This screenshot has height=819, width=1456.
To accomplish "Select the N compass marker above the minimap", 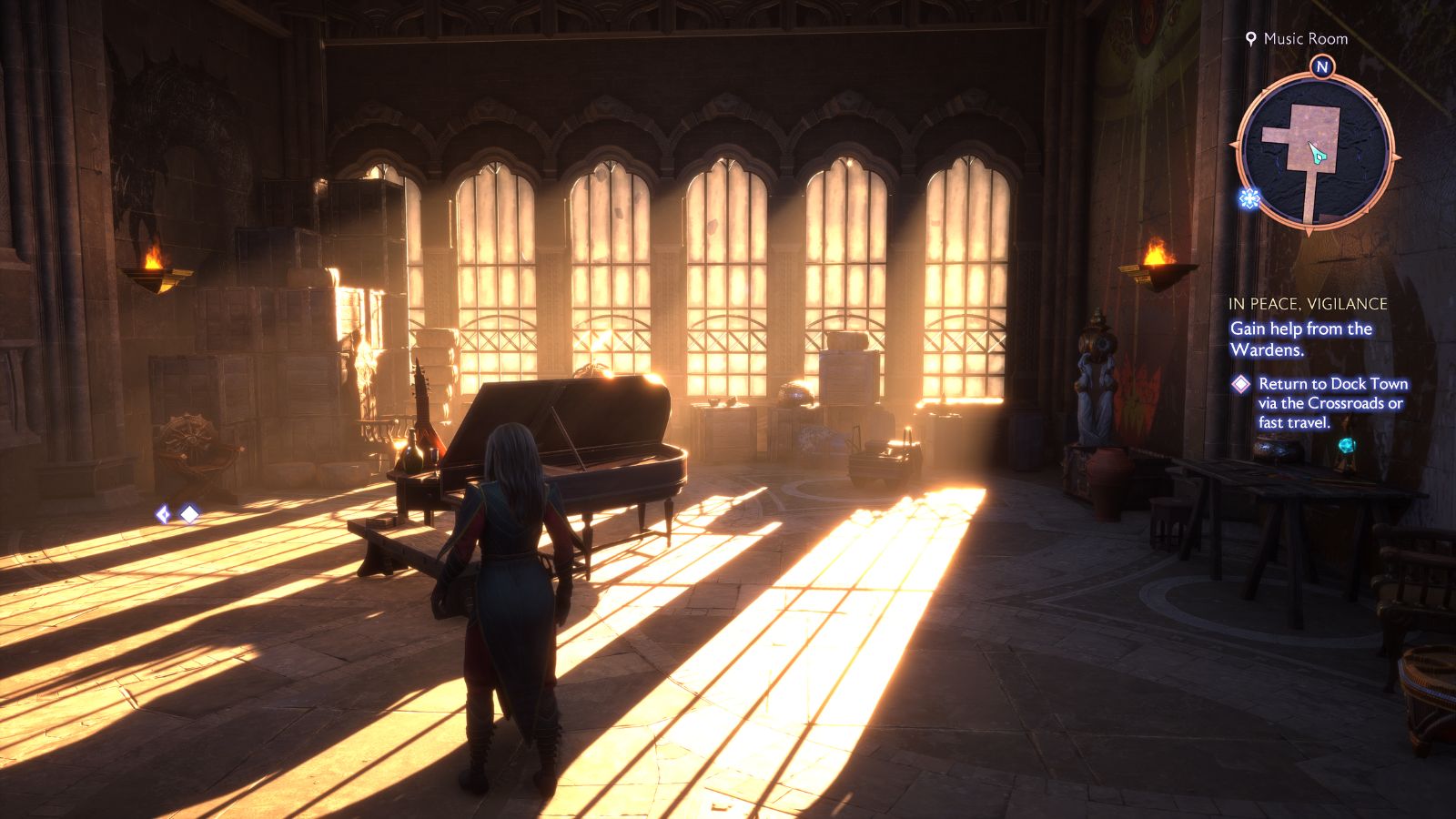I will [x=1322, y=66].
